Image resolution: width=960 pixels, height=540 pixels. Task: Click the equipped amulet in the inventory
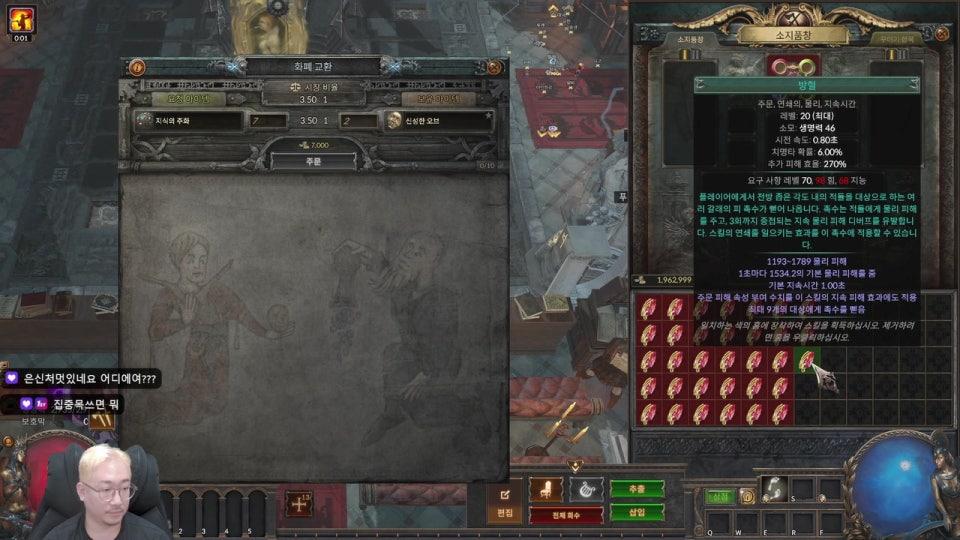(x=792, y=67)
